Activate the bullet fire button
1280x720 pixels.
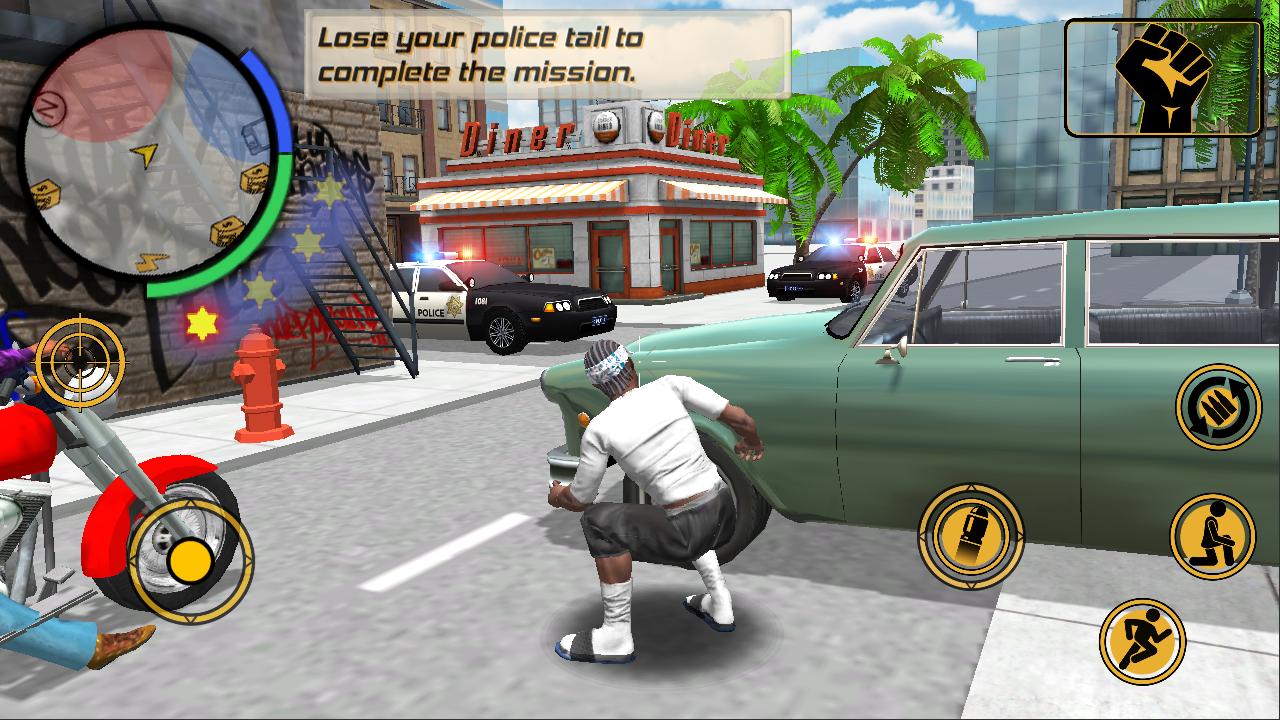coord(971,536)
